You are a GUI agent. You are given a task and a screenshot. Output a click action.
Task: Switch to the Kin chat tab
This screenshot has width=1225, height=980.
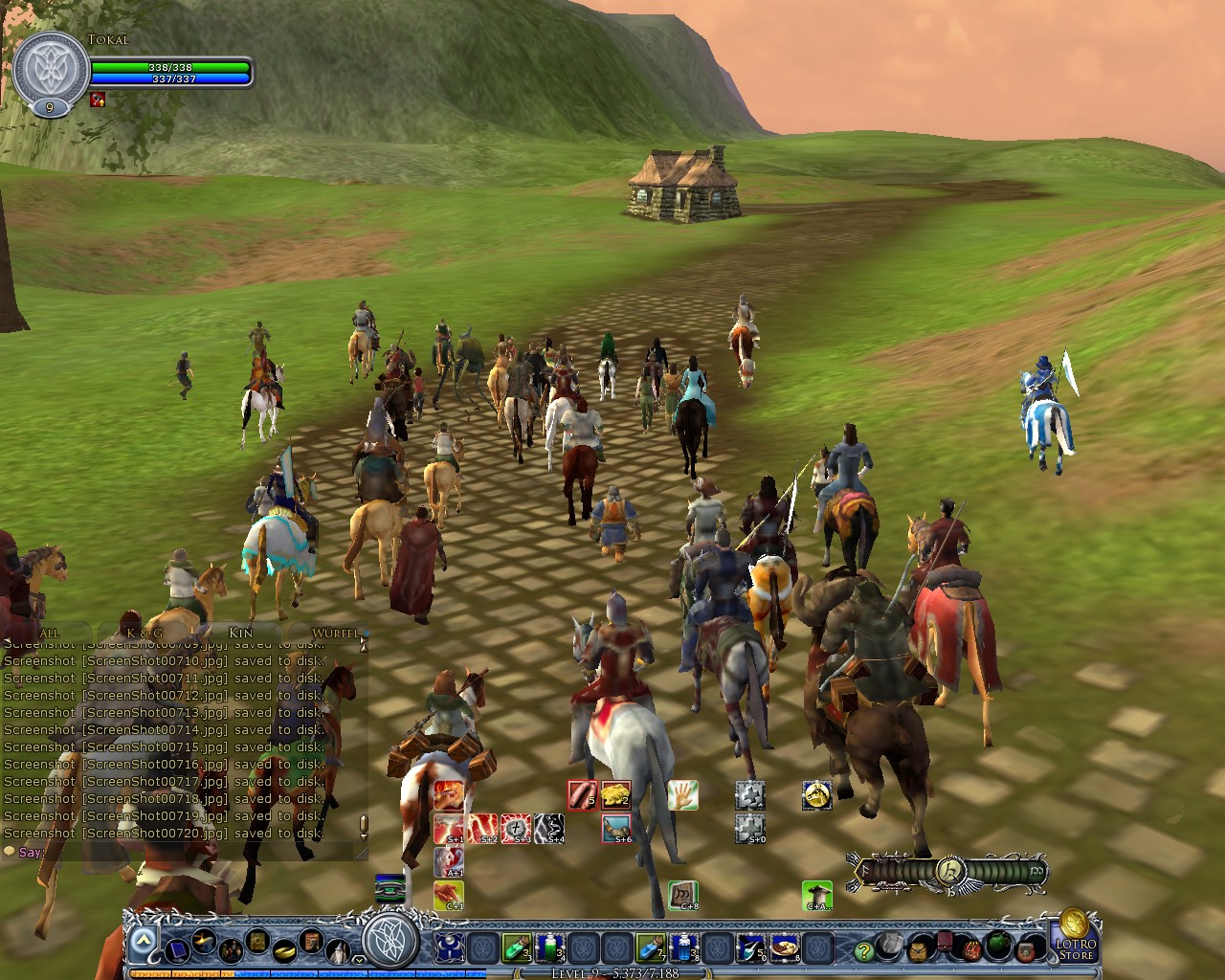click(x=242, y=632)
